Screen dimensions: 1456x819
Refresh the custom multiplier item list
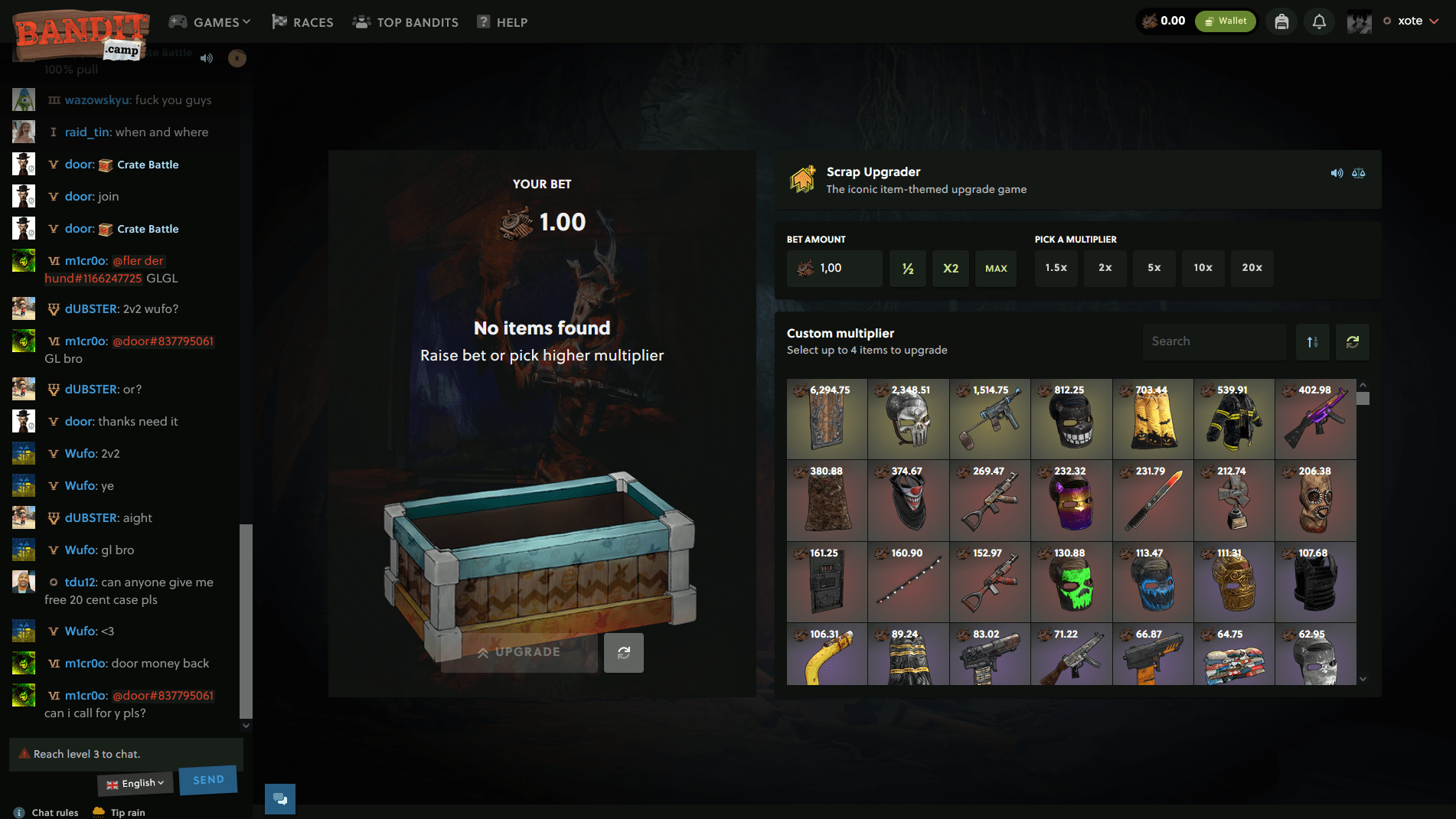tap(1352, 341)
